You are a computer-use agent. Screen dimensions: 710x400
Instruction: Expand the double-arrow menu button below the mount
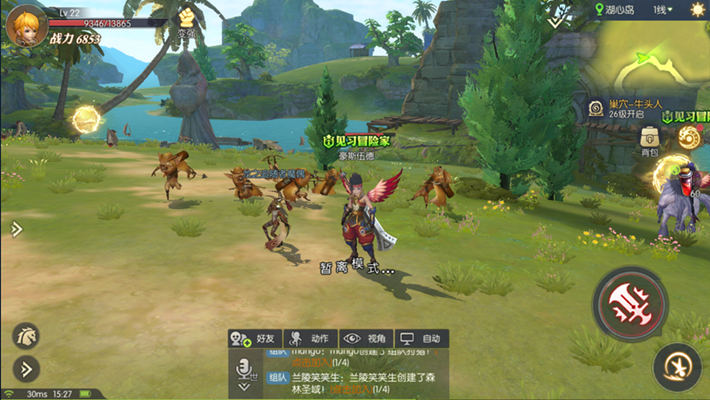[x=26, y=368]
